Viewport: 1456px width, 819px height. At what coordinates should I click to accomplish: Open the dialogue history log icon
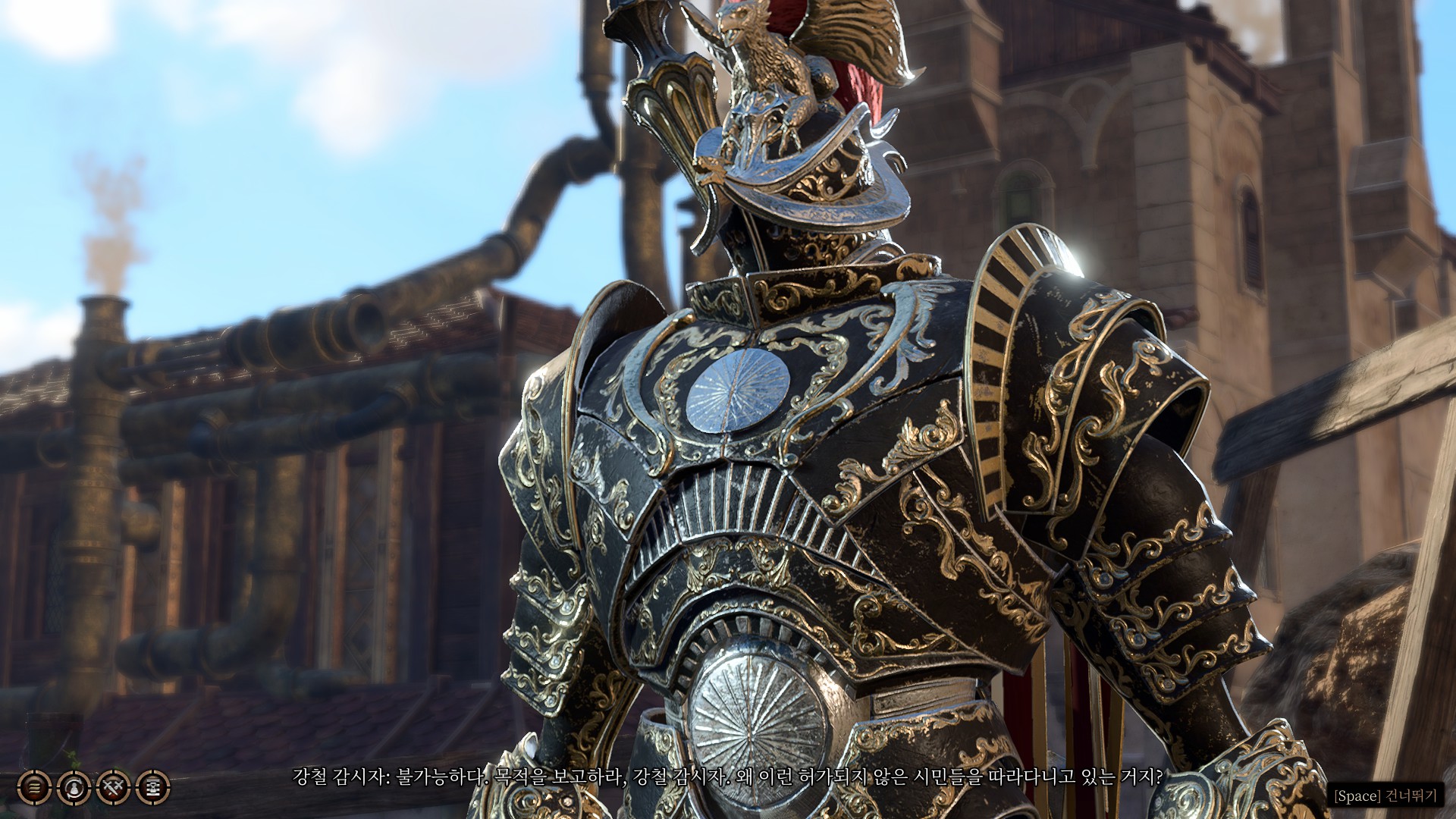pyautogui.click(x=34, y=788)
